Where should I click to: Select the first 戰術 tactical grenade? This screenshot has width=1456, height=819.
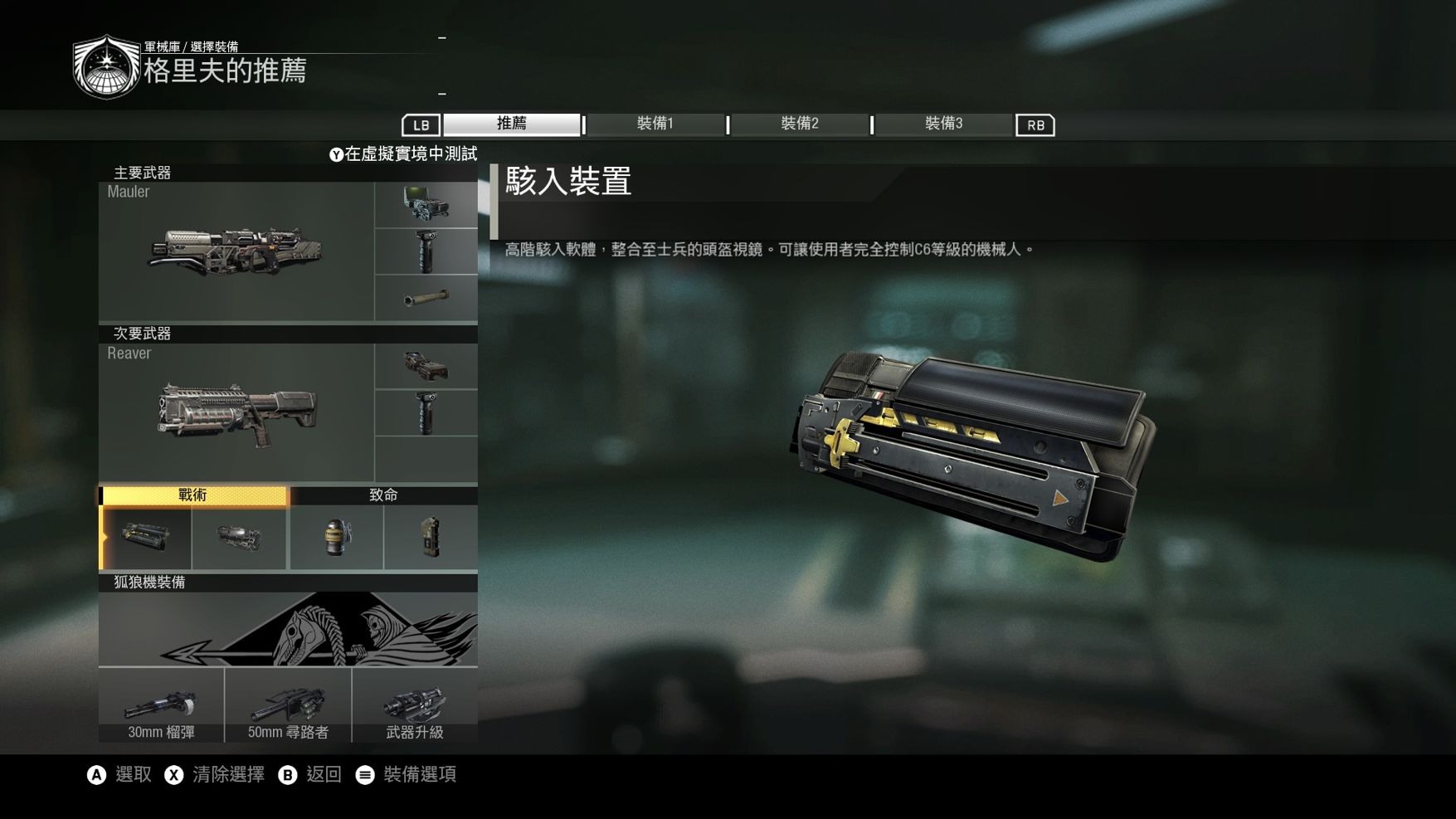click(144, 537)
